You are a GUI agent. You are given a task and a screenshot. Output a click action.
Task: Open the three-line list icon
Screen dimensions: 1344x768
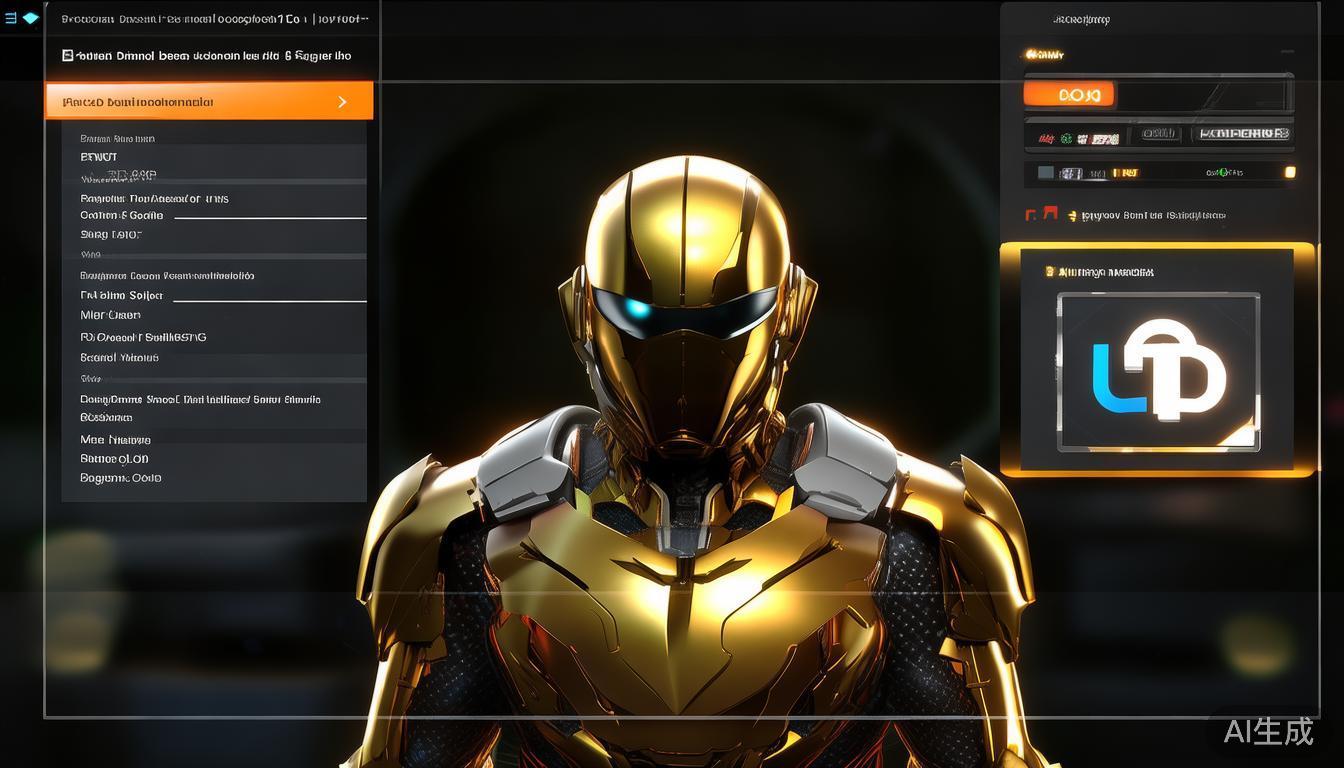point(11,18)
